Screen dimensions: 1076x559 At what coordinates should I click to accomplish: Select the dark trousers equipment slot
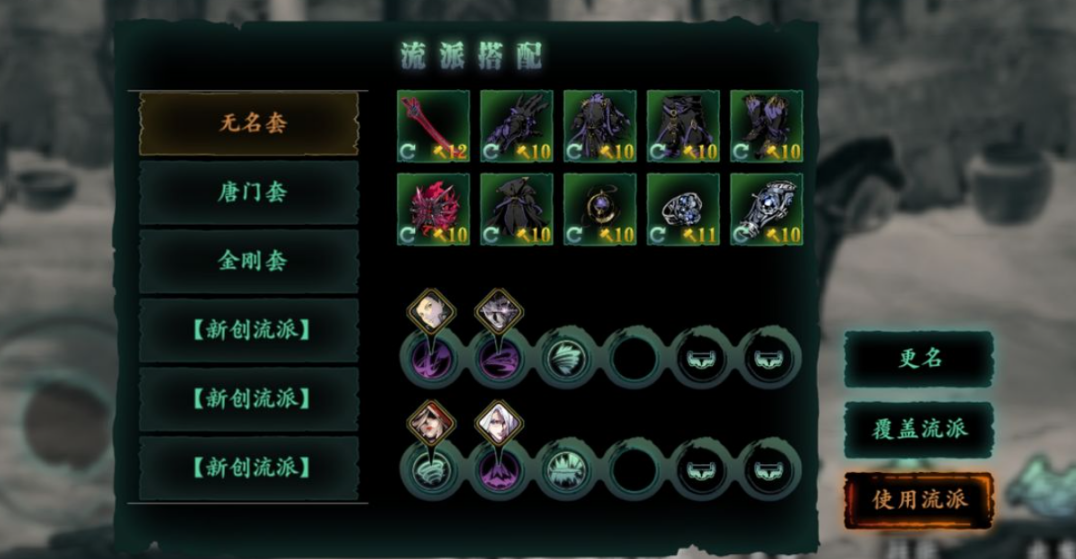682,127
